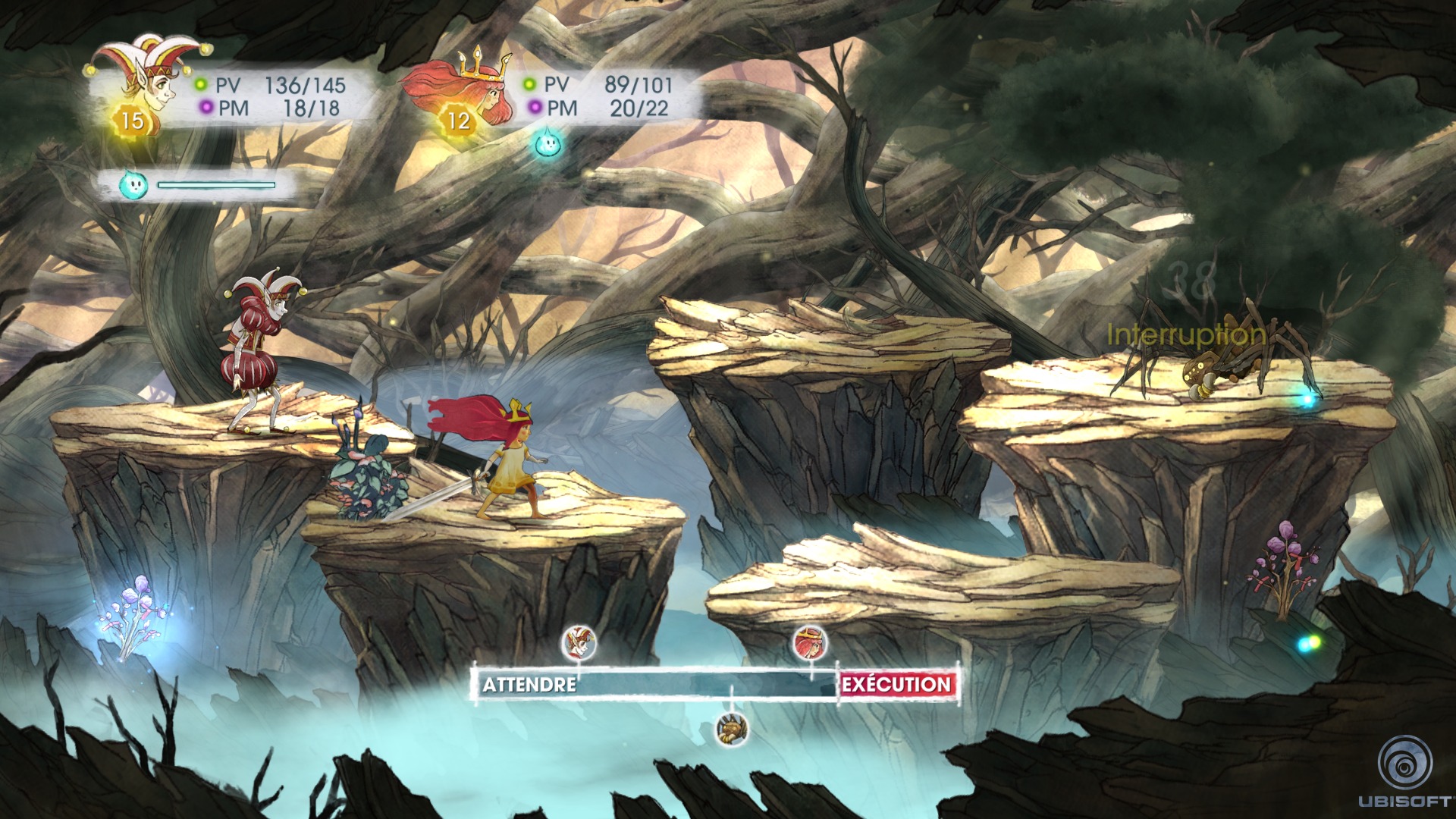Click the princess's level 12 badge
The height and width of the screenshot is (819, 1456).
458,120
